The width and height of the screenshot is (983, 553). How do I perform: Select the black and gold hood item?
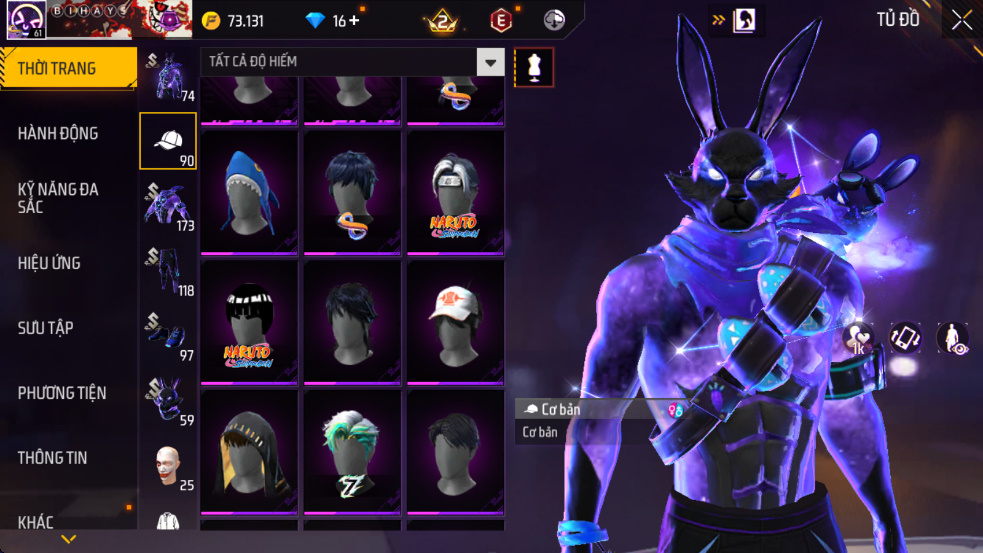[249, 451]
